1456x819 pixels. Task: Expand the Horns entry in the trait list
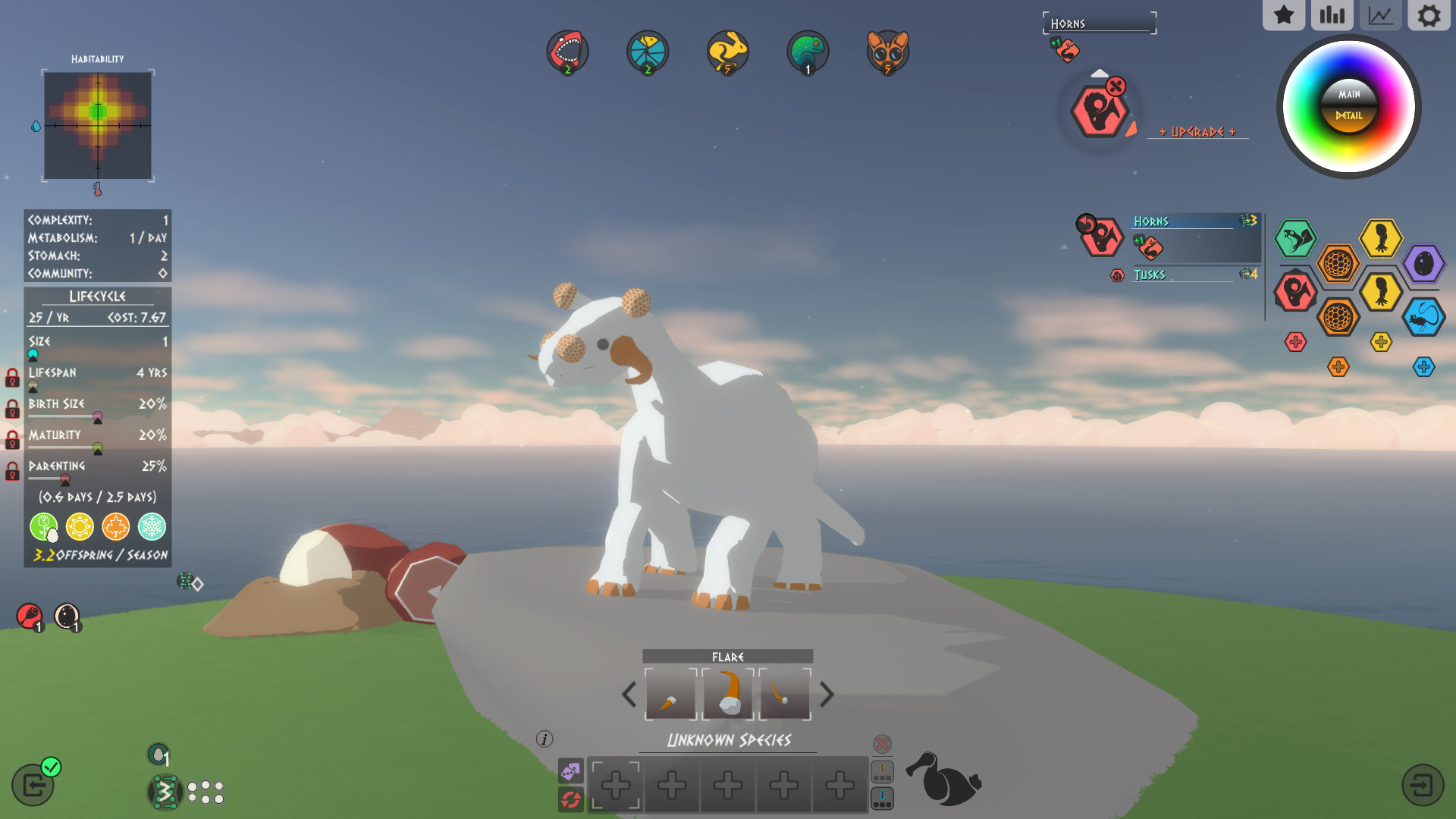(1153, 221)
